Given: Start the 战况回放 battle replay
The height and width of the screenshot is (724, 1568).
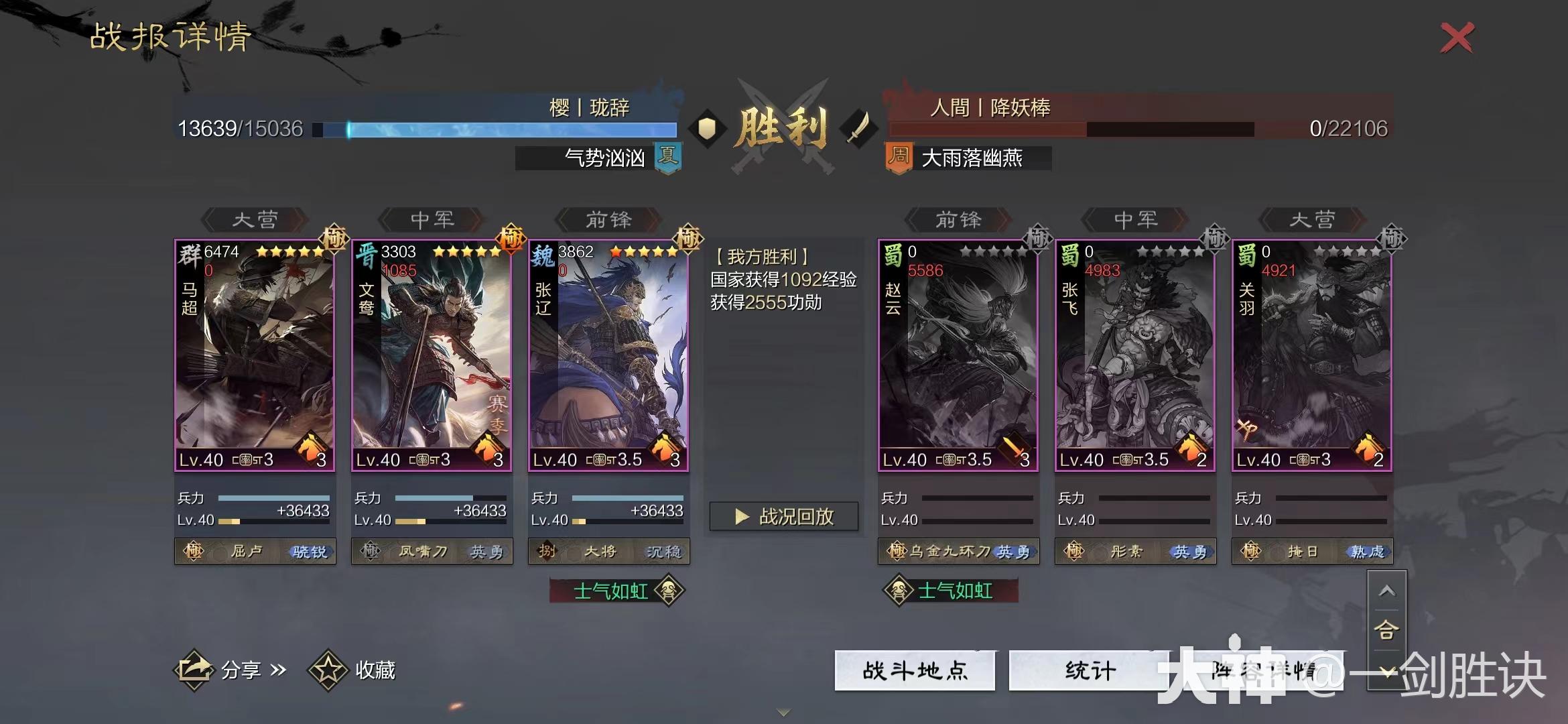Looking at the screenshot, I should point(784,516).
